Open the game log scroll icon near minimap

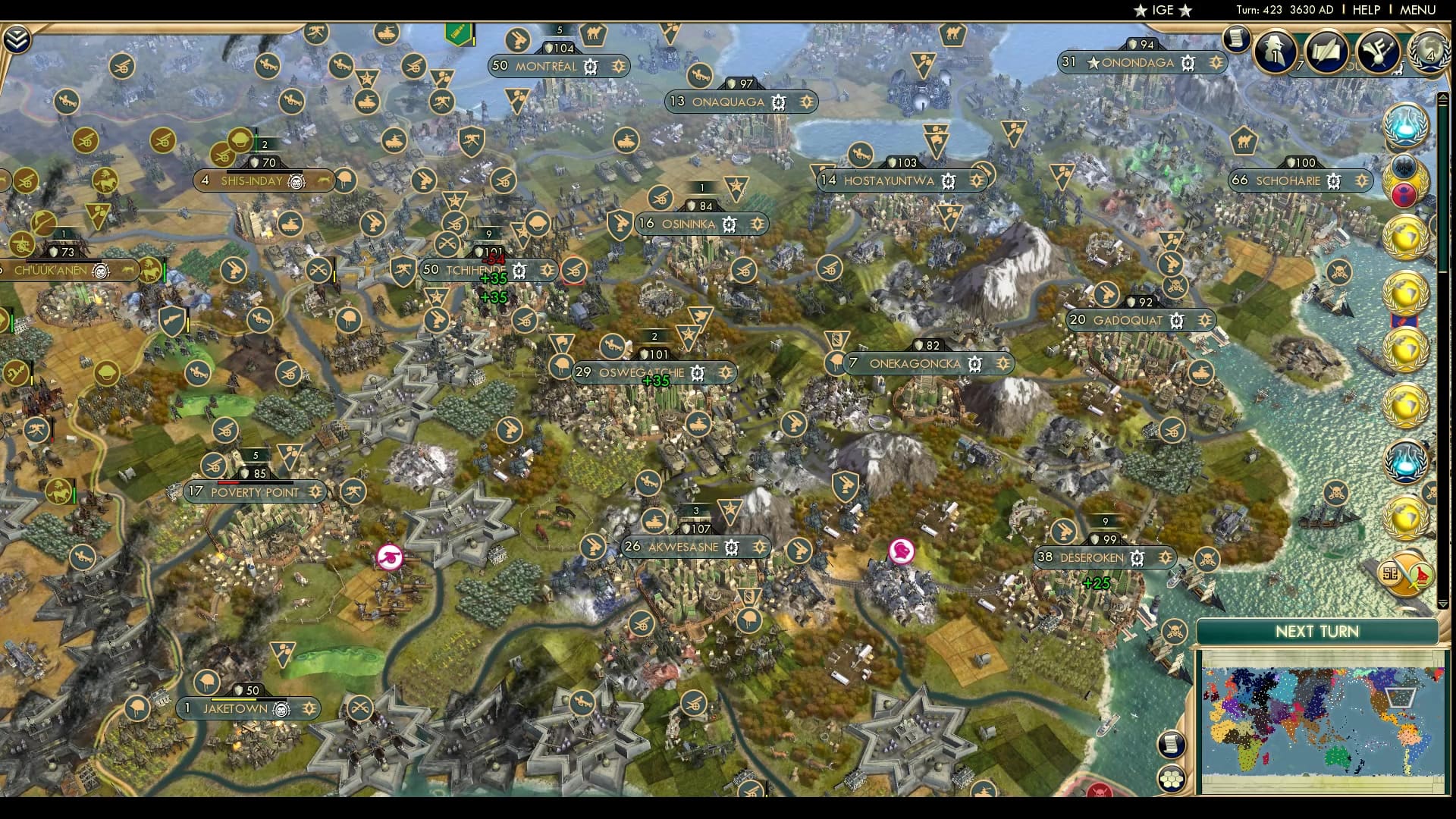click(1172, 744)
